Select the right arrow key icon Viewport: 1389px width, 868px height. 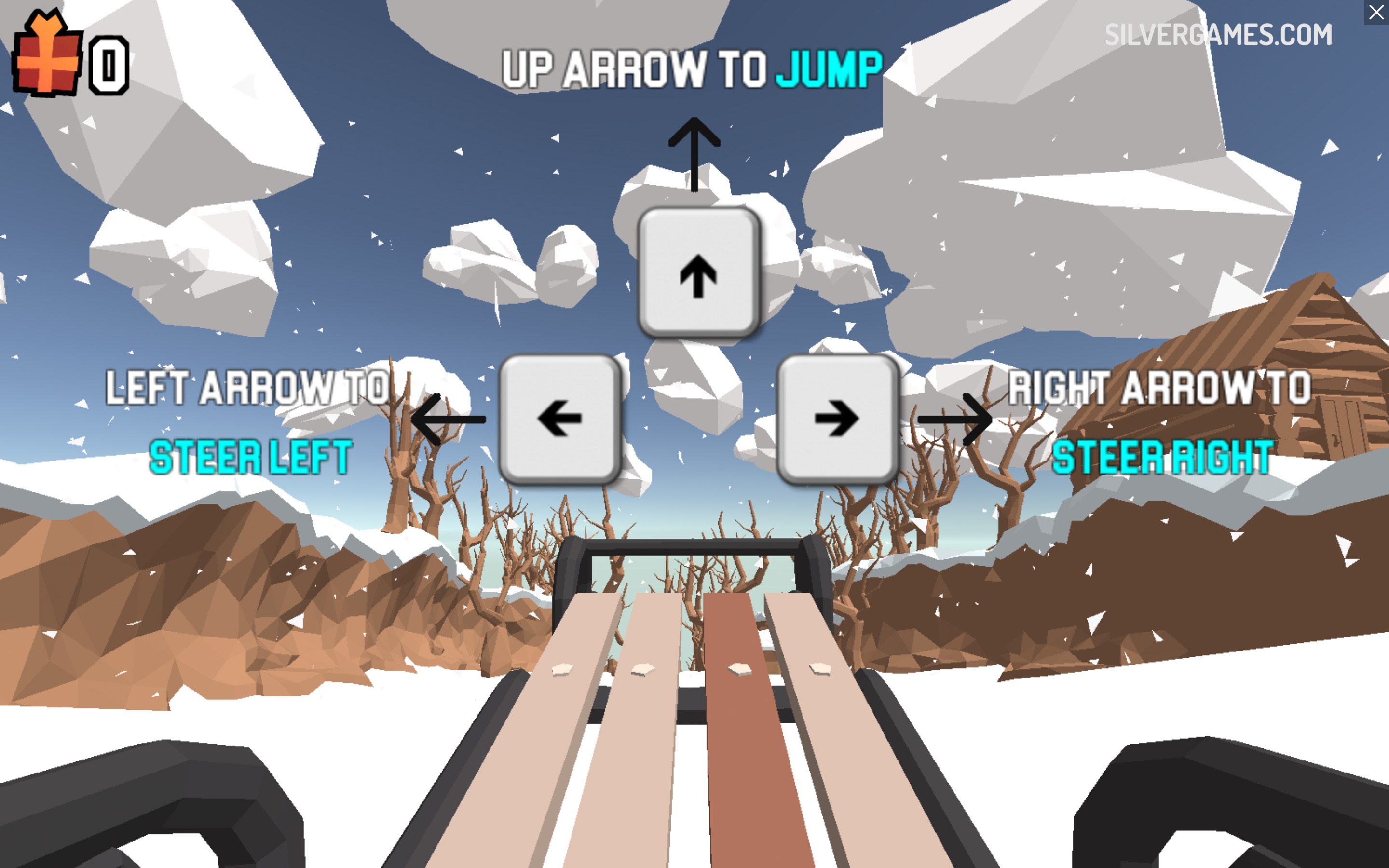[837, 418]
